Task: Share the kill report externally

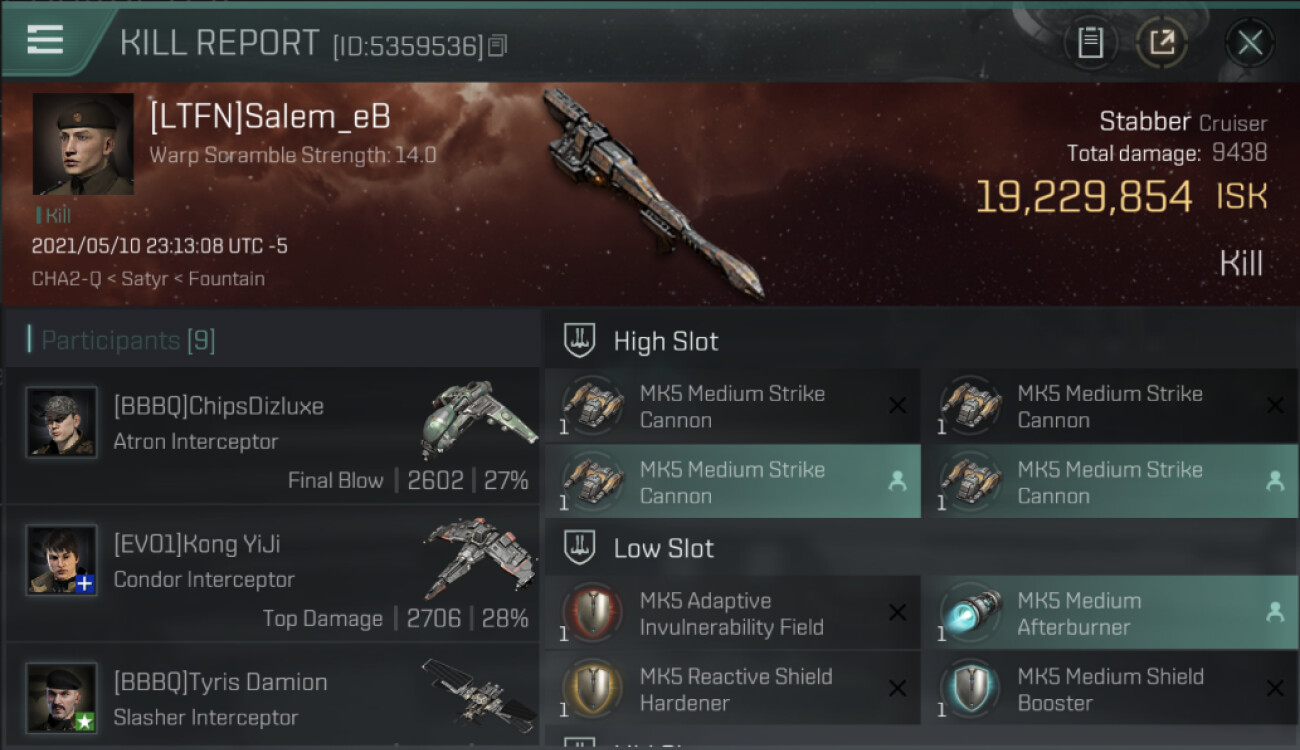Action: pos(1162,43)
